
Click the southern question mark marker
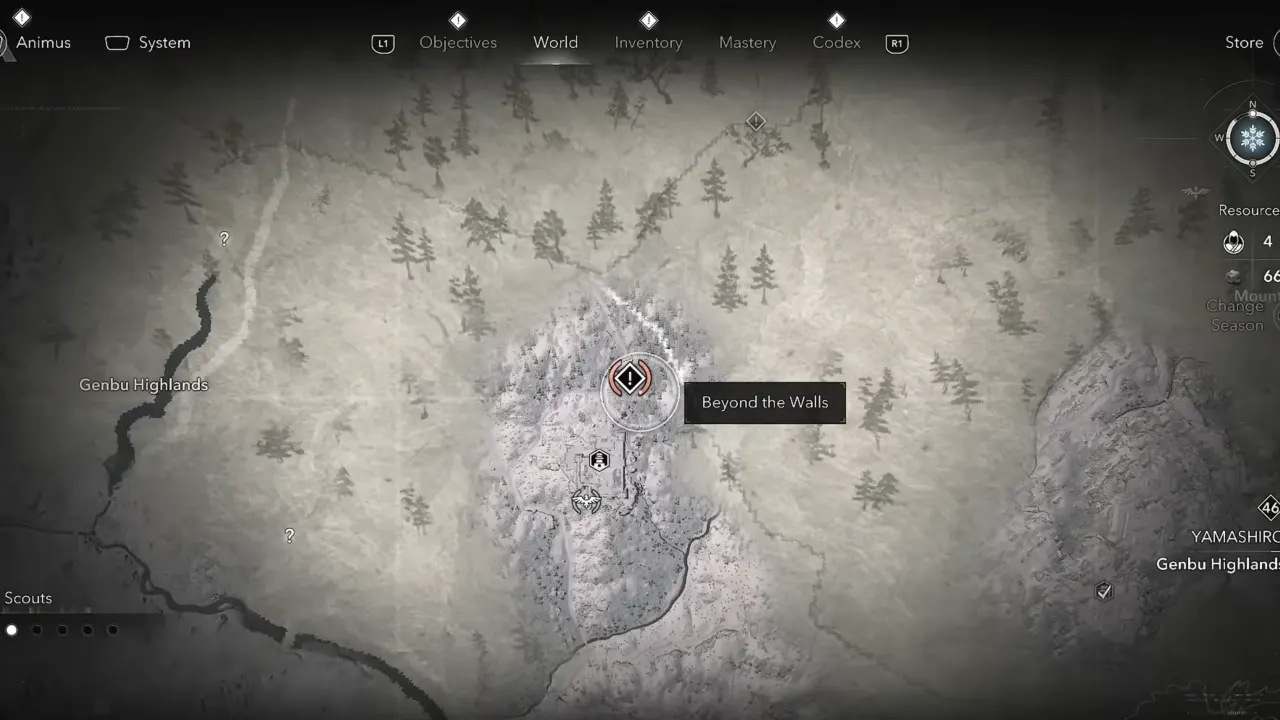click(x=288, y=535)
